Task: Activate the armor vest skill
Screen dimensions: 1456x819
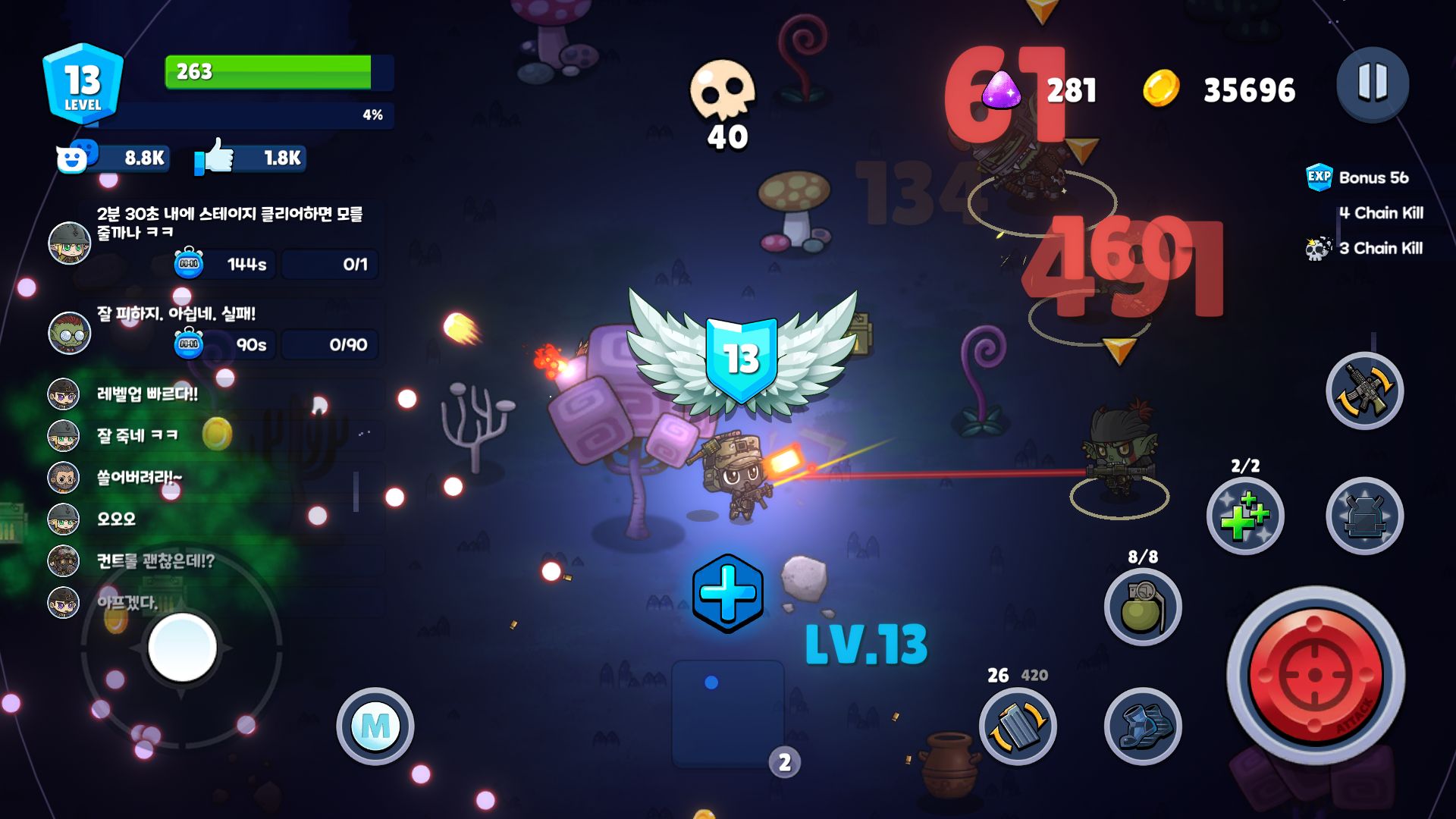Action: click(x=1364, y=516)
